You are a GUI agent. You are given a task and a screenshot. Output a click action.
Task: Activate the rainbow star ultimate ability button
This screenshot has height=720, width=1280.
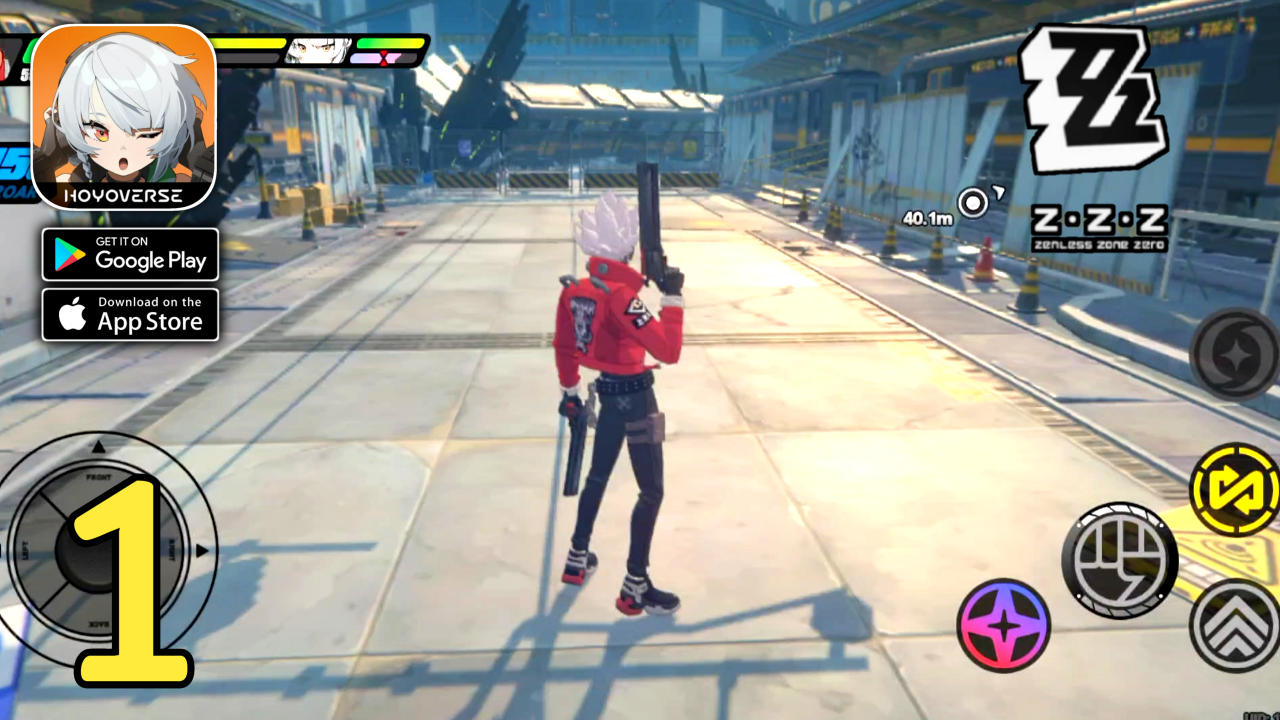[x=1003, y=626]
